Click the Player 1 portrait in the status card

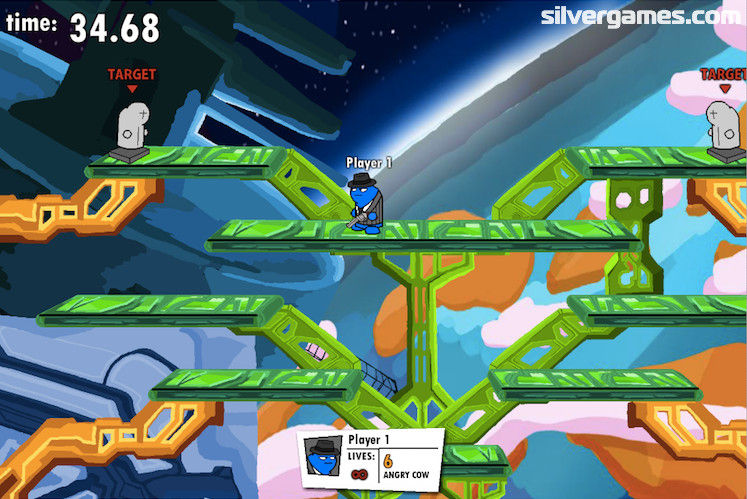(x=324, y=458)
